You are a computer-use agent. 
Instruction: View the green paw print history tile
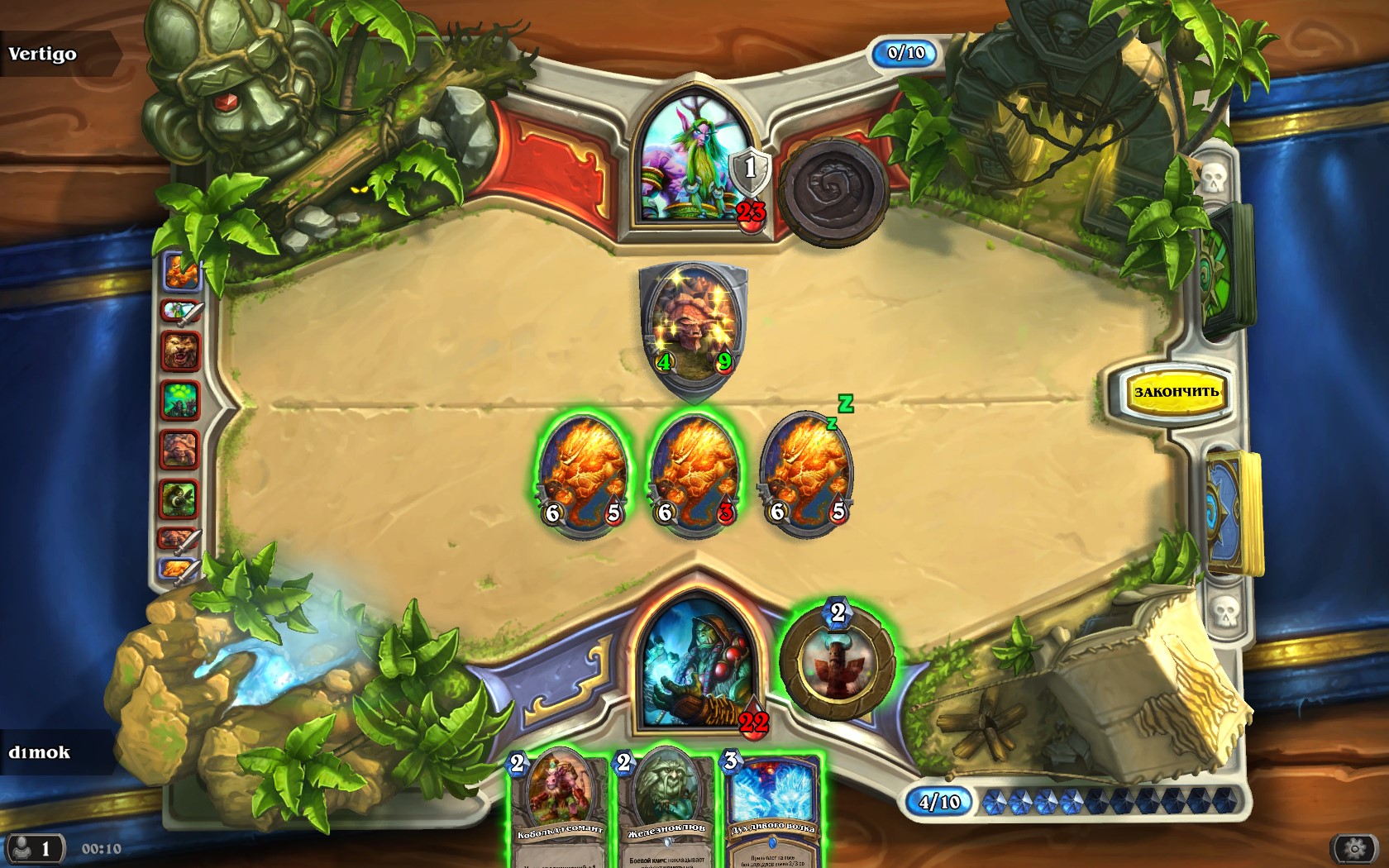179,400
